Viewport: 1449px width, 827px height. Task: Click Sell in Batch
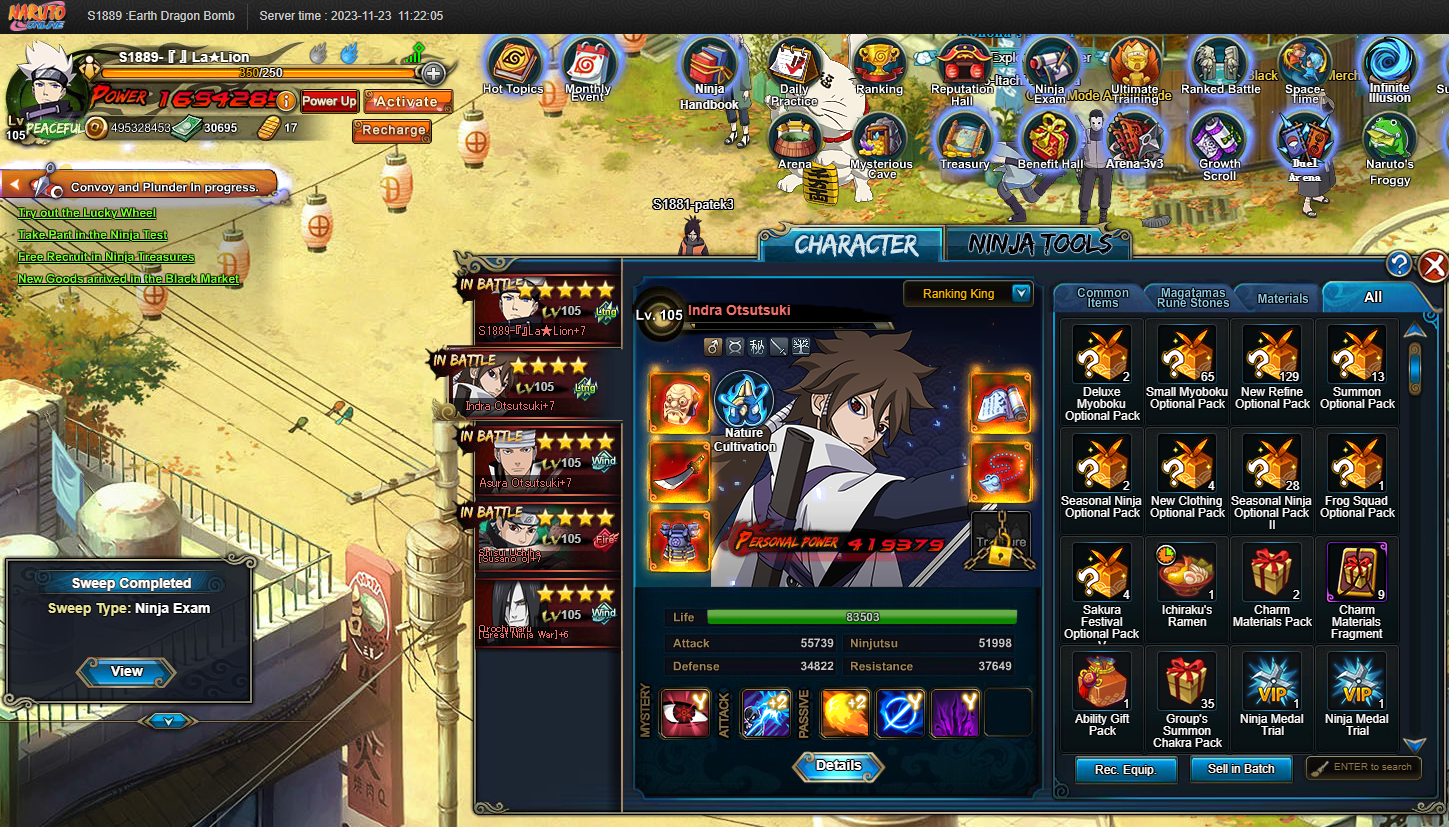(x=1241, y=769)
